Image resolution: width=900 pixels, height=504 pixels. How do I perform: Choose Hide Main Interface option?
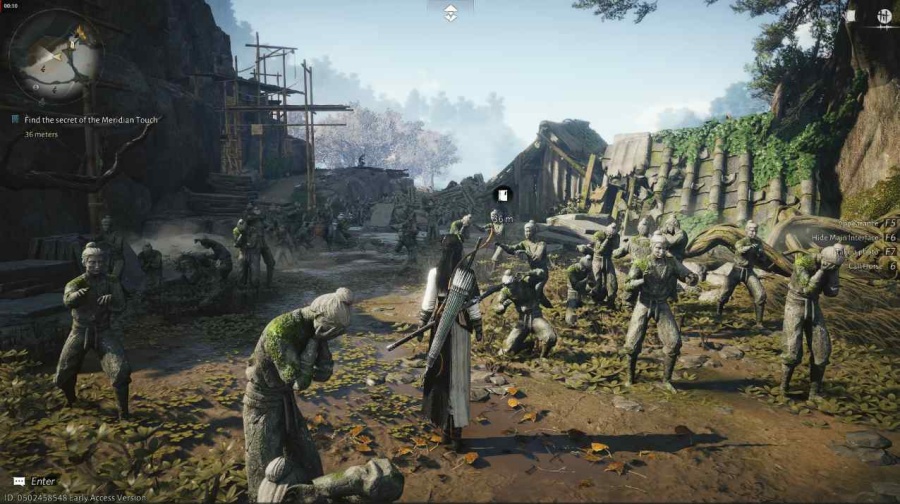point(848,236)
